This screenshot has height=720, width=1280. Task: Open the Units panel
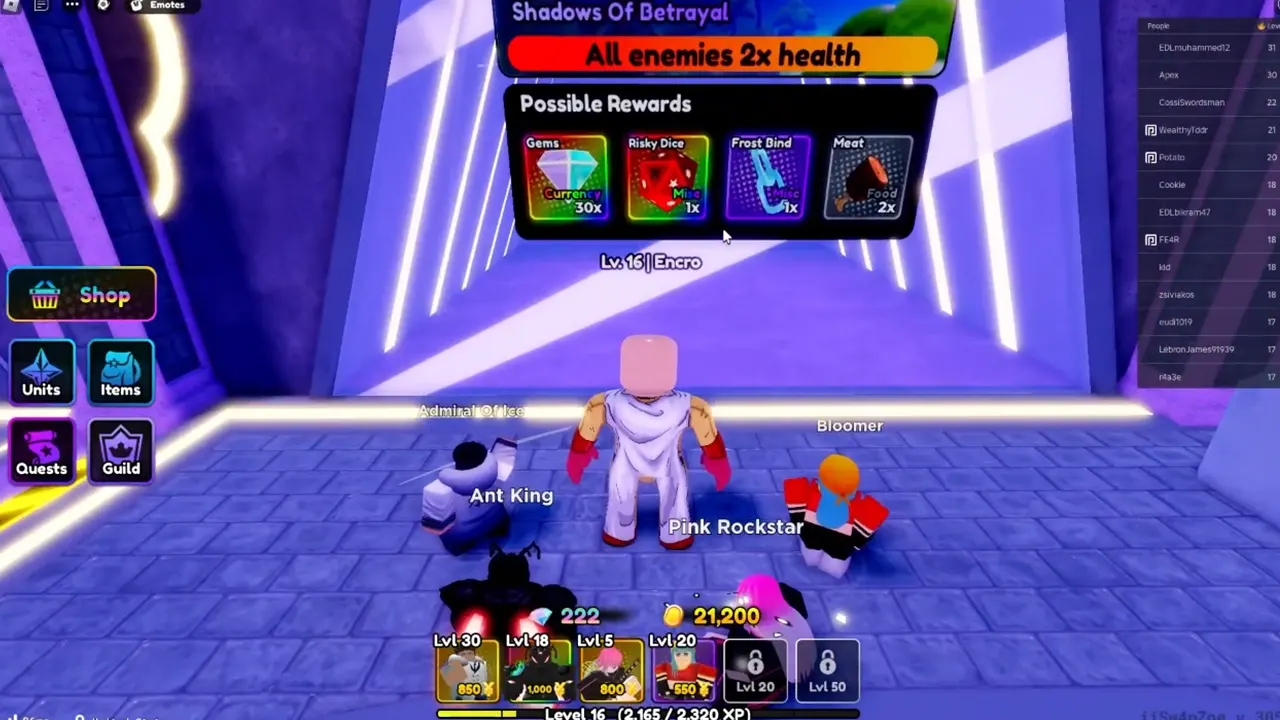(41, 372)
